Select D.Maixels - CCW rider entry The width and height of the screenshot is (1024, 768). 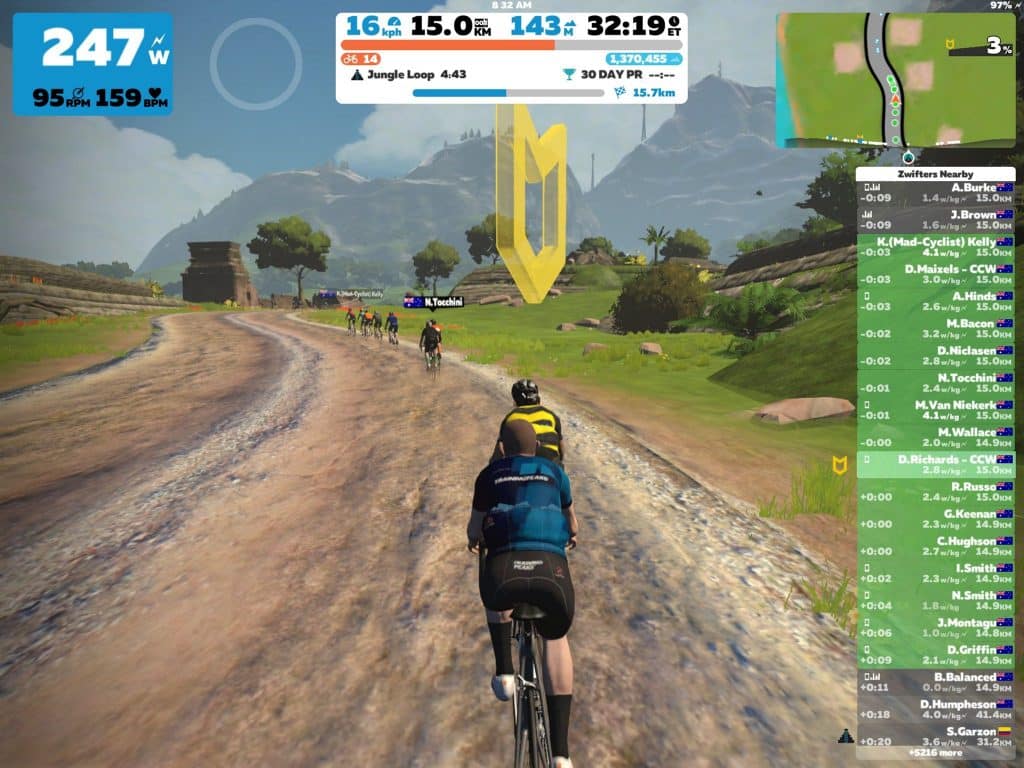pos(936,275)
